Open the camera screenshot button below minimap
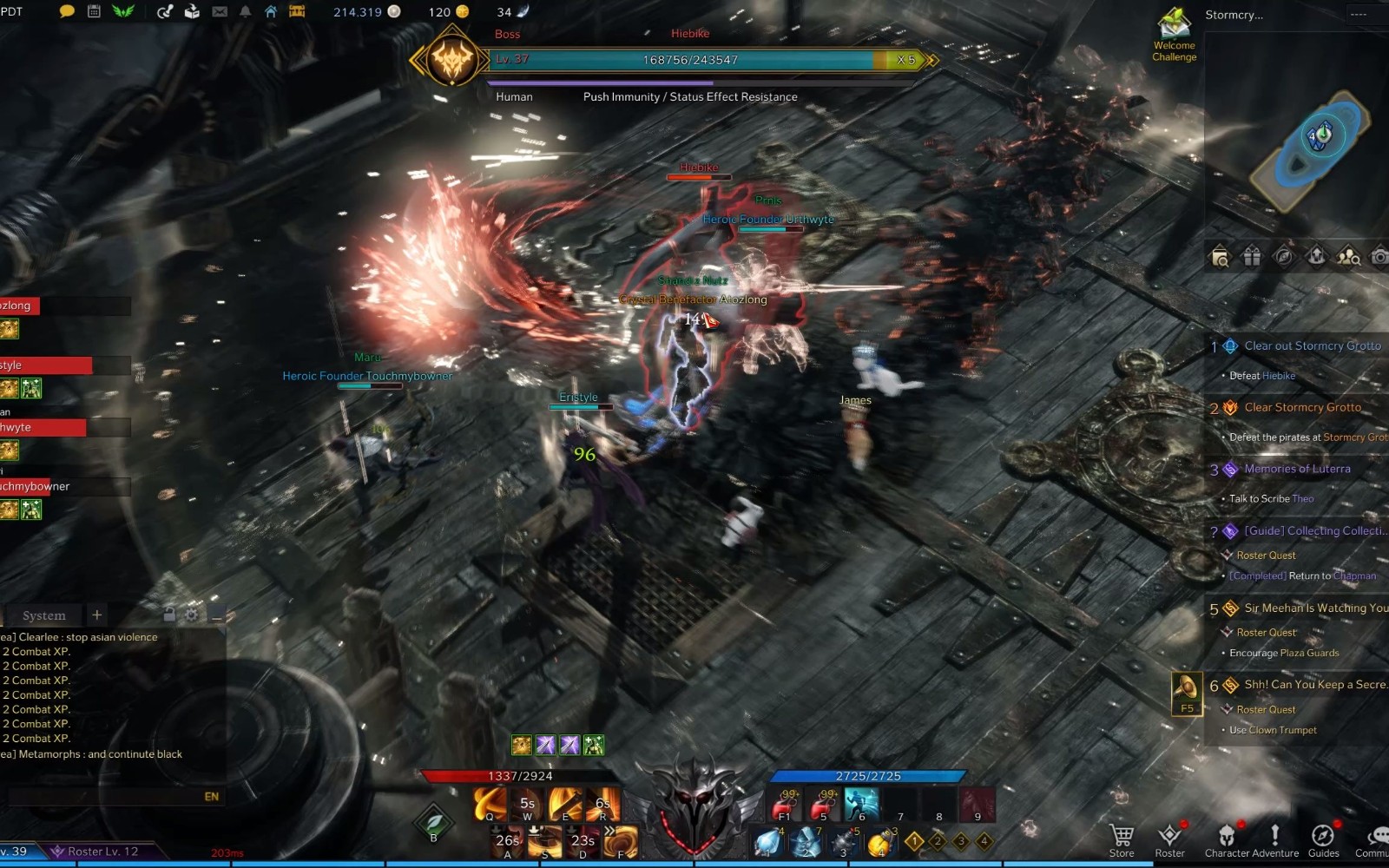The image size is (1389, 868). click(x=1379, y=256)
